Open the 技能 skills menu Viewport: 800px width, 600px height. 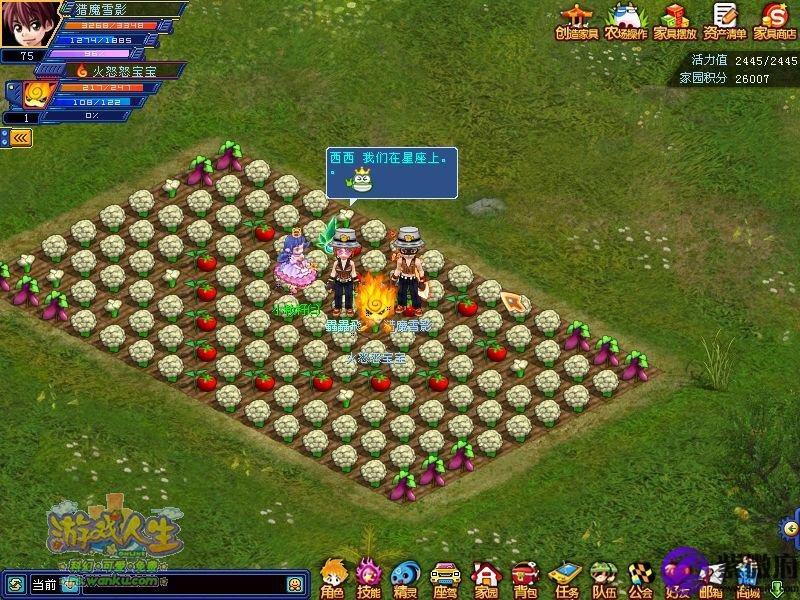point(369,578)
